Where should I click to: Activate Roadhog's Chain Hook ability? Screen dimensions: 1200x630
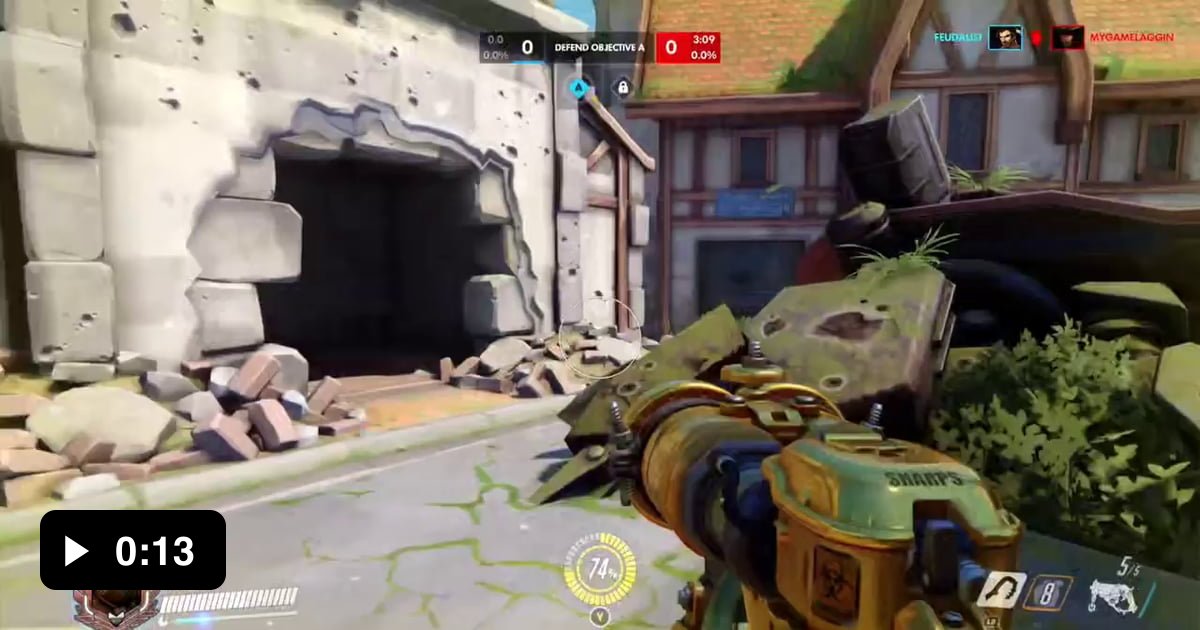click(x=1001, y=590)
